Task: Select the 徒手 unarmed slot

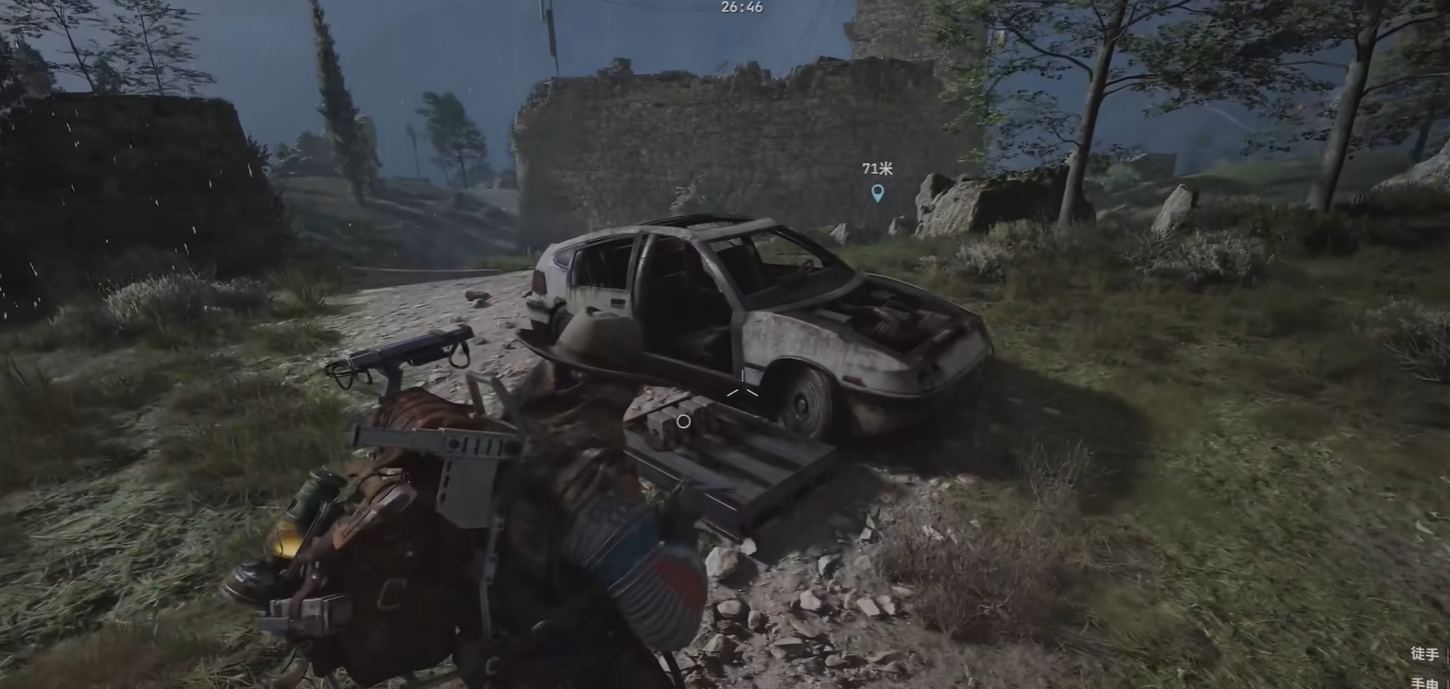Action: (x=1425, y=654)
